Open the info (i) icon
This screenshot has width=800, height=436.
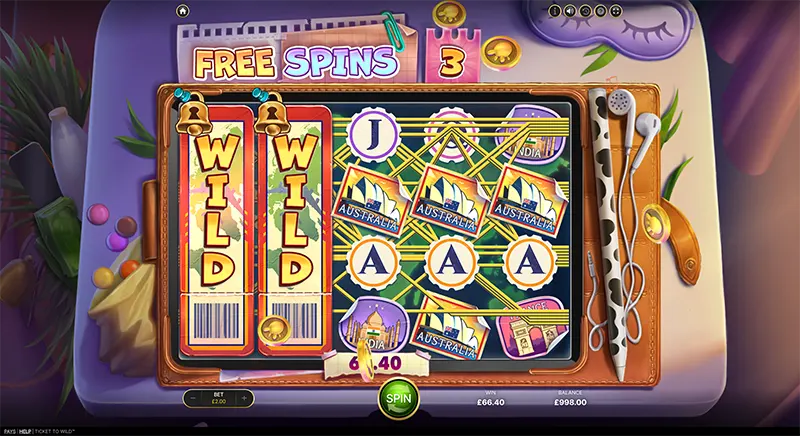click(x=556, y=11)
